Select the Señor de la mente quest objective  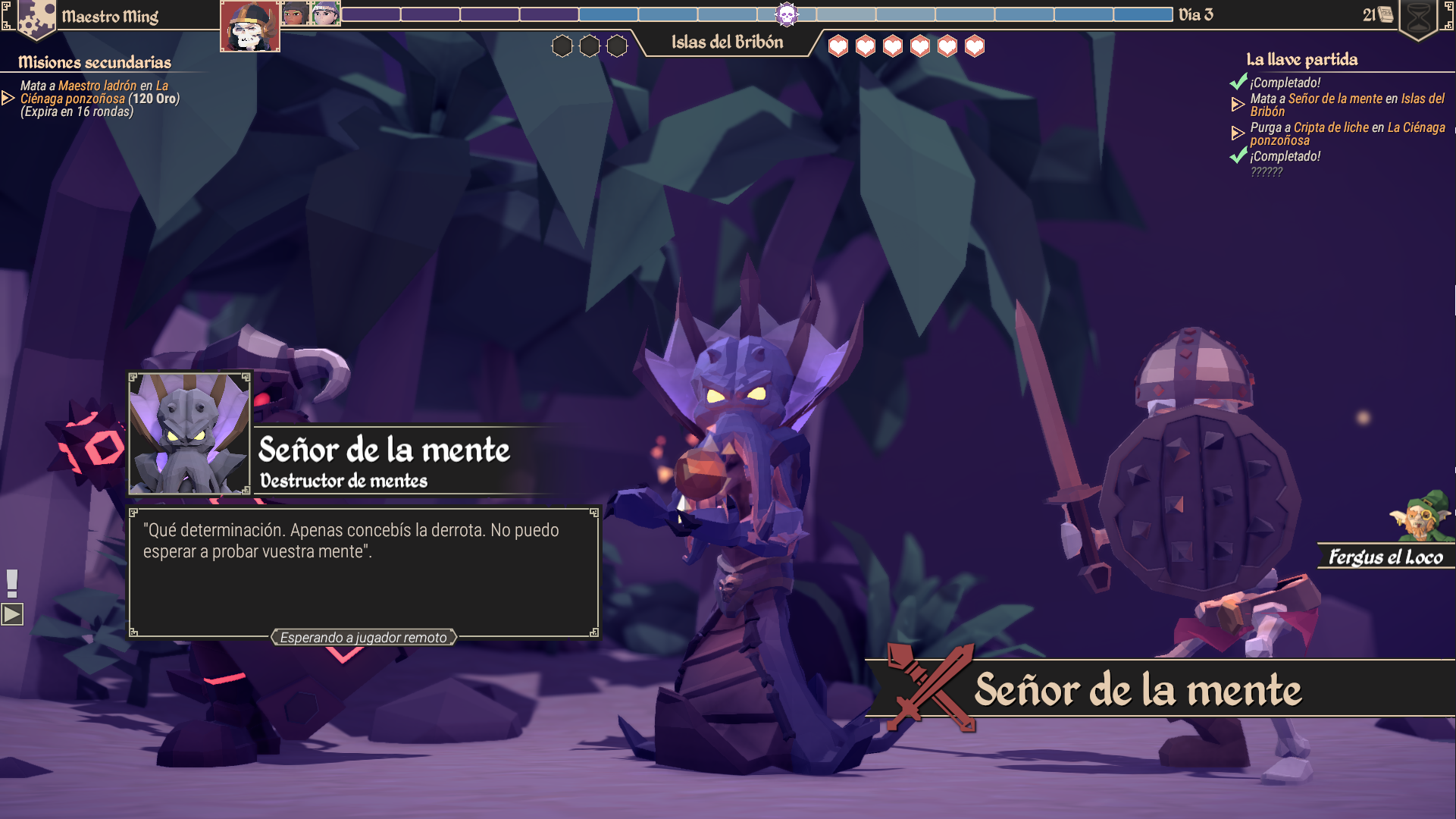pos(1347,105)
